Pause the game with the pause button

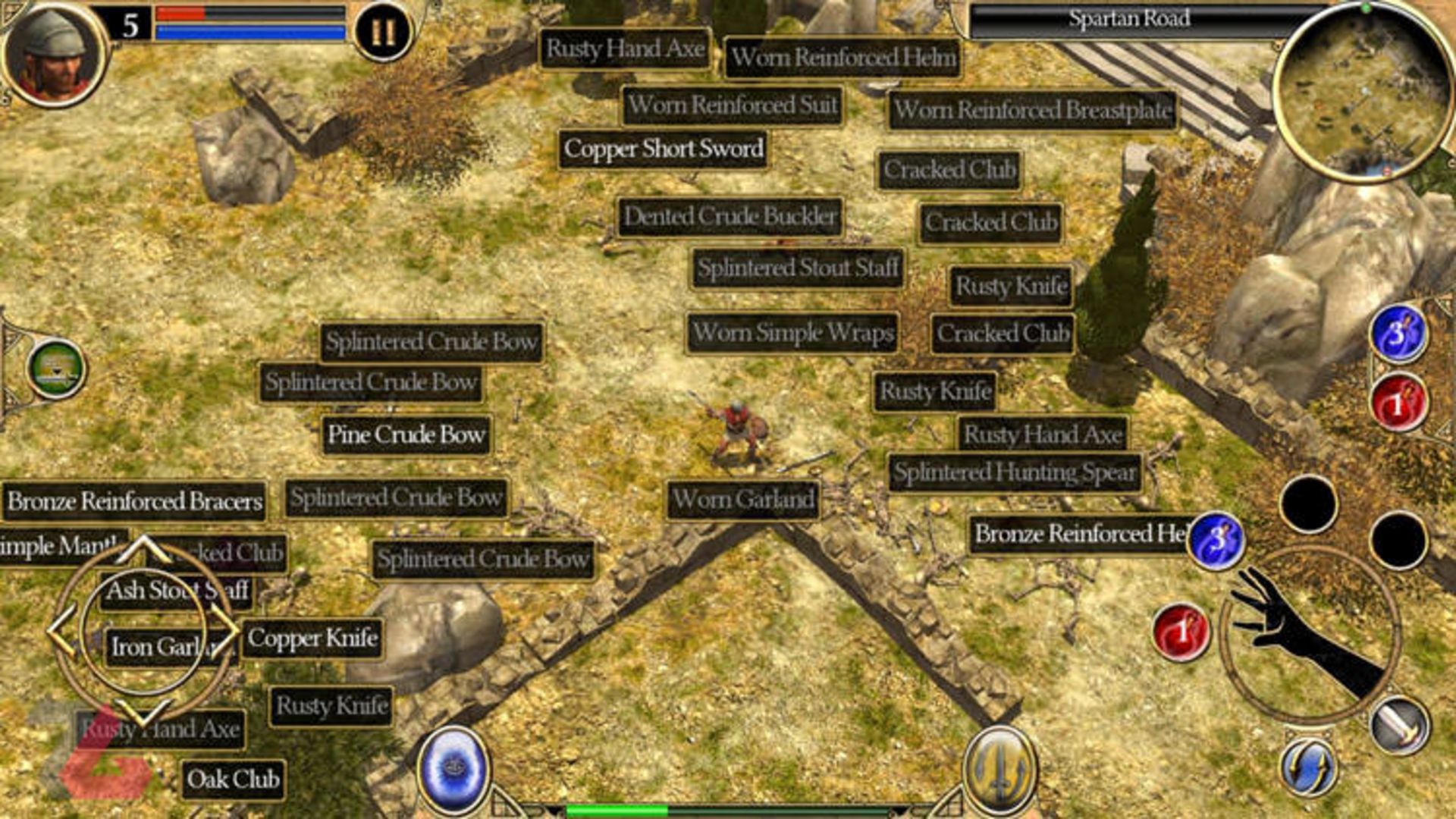pyautogui.click(x=383, y=32)
